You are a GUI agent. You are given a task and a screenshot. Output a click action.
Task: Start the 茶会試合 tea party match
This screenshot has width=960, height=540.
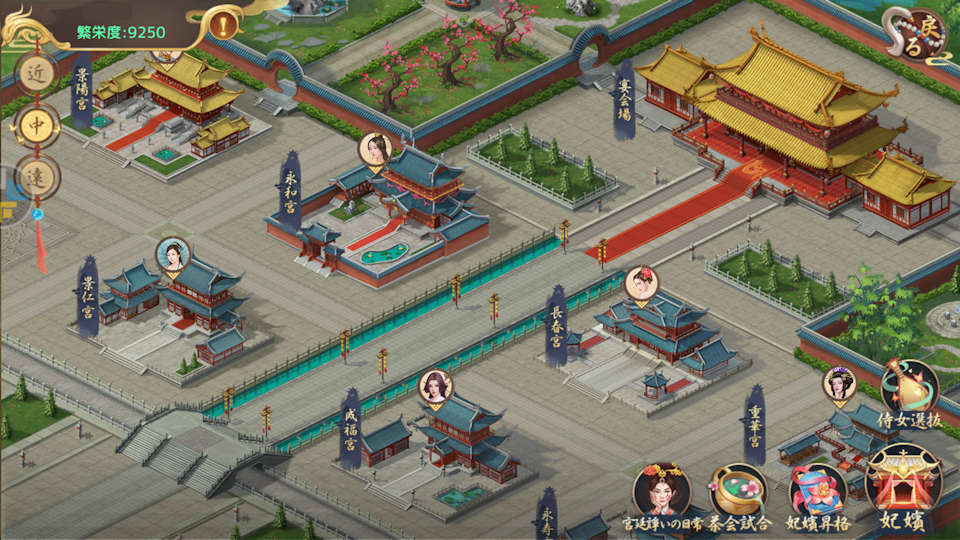[739, 493]
